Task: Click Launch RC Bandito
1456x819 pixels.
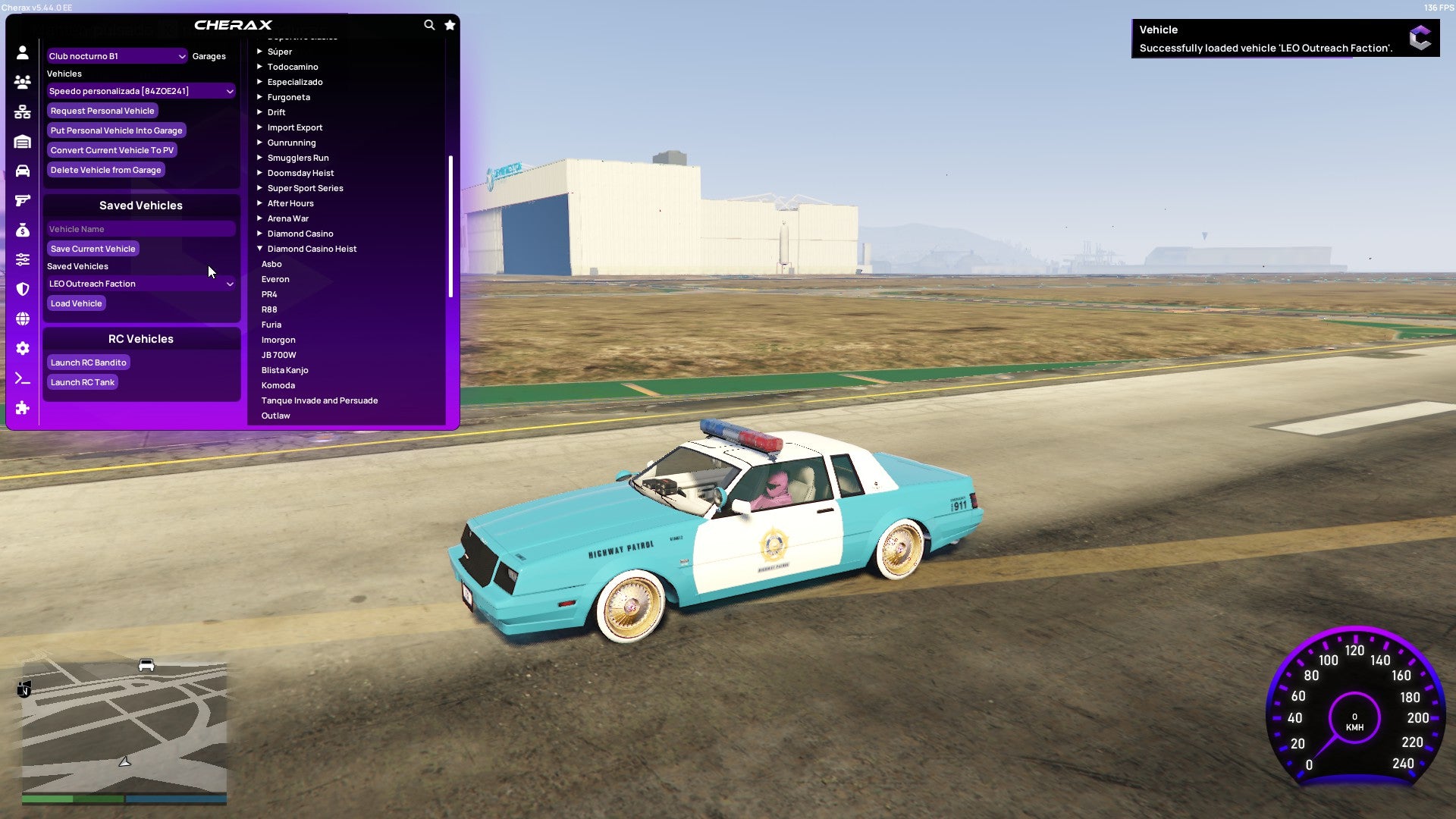Action: pyautogui.click(x=88, y=362)
